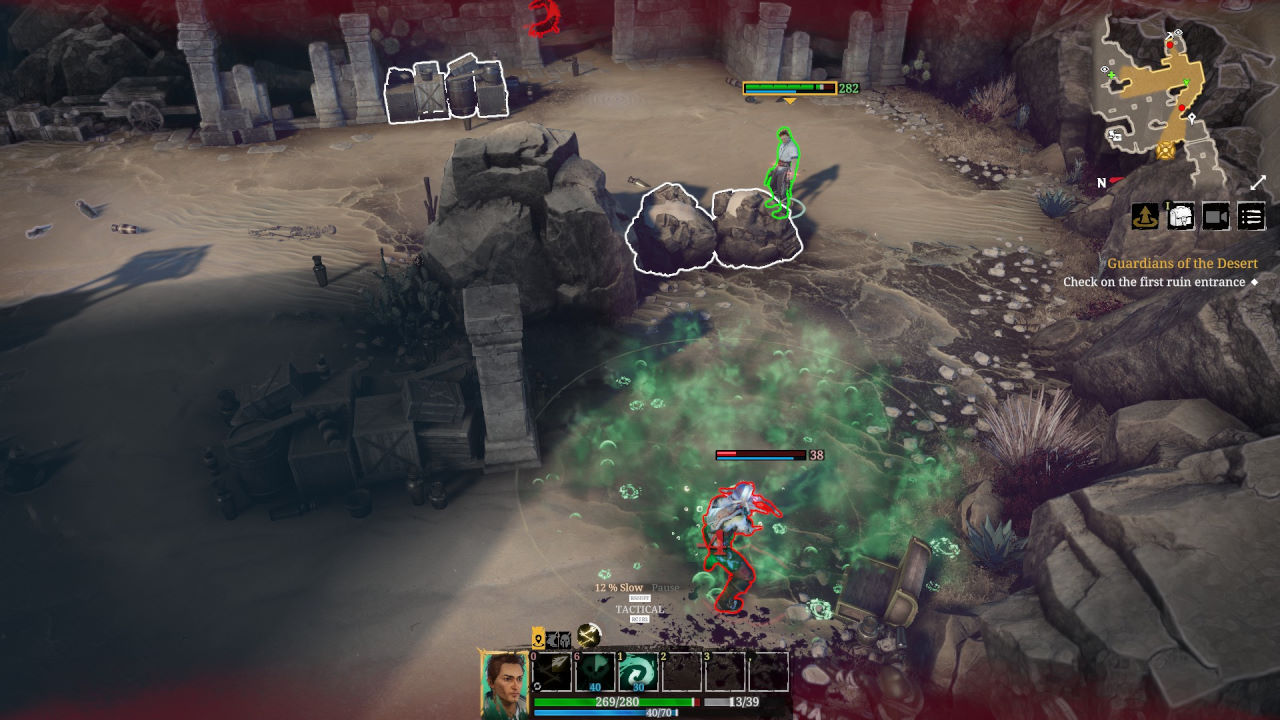Image resolution: width=1280 pixels, height=720 pixels.
Task: Activate the glowing lightning round icon
Action: coord(589,635)
